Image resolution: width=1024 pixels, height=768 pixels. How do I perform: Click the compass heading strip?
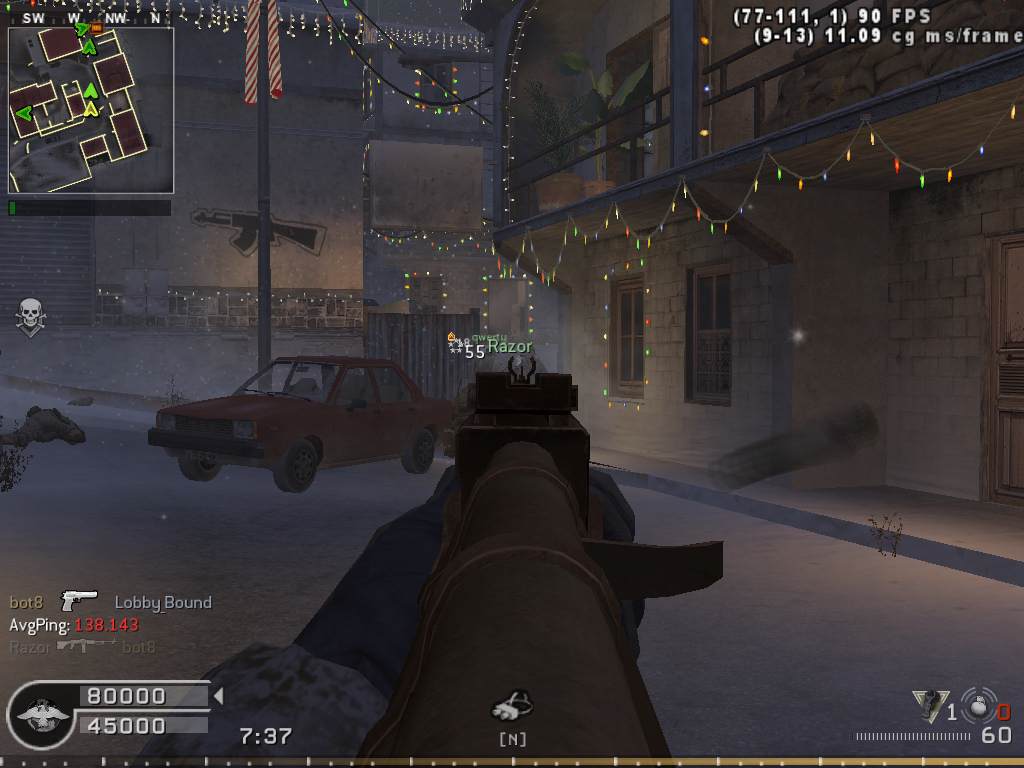90,18
